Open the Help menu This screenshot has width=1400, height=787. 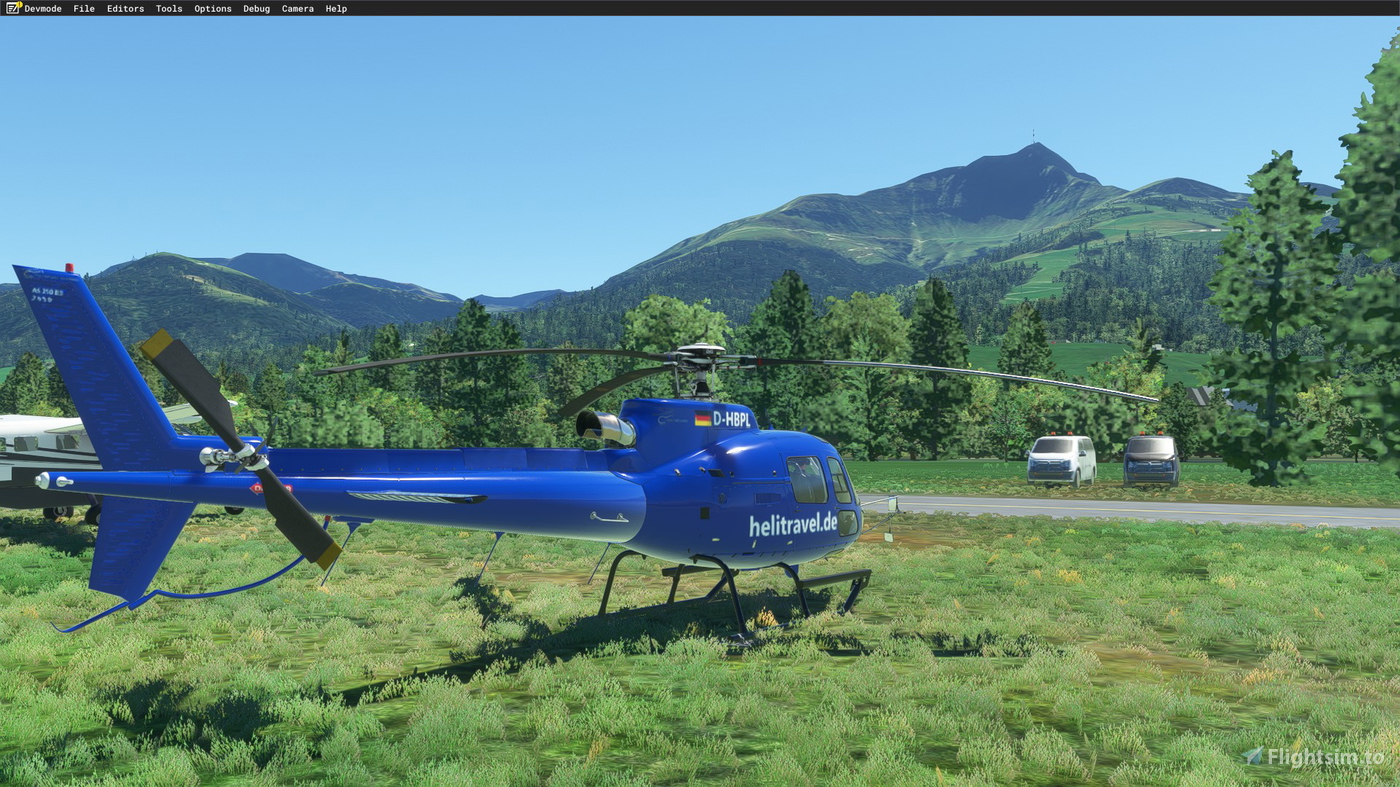[334, 8]
